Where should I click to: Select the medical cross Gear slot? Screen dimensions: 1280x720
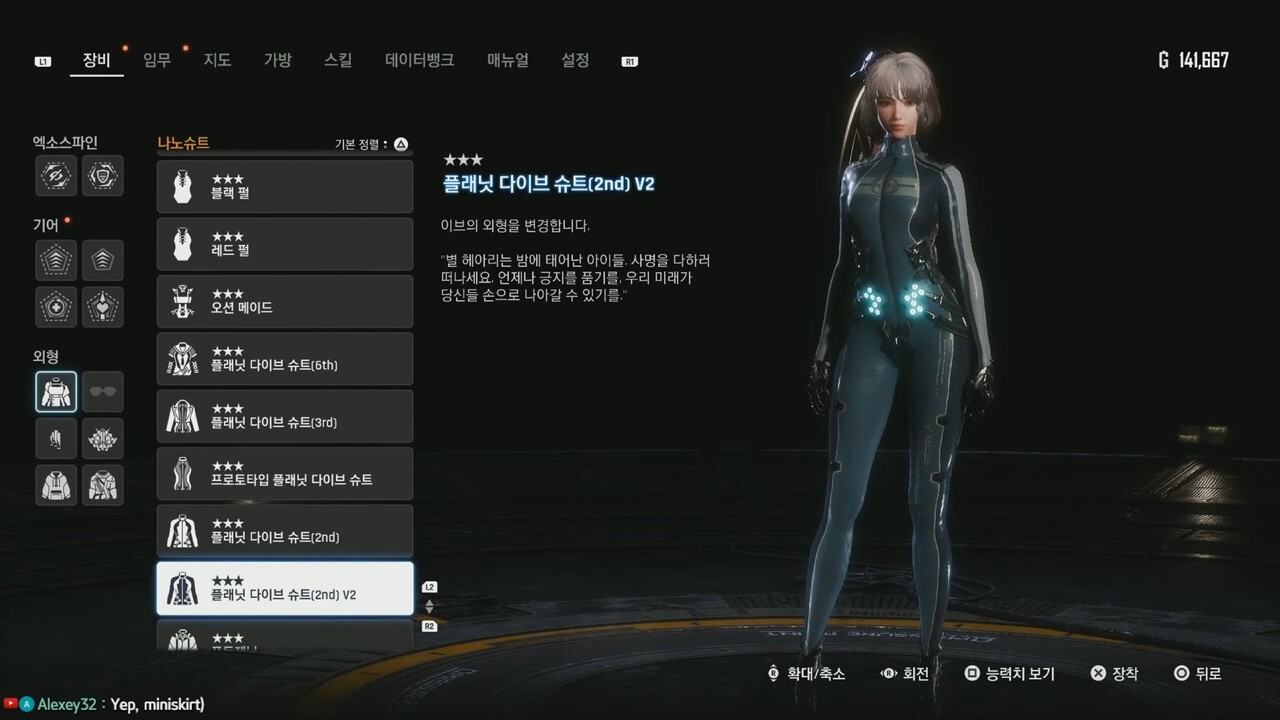coord(55,306)
